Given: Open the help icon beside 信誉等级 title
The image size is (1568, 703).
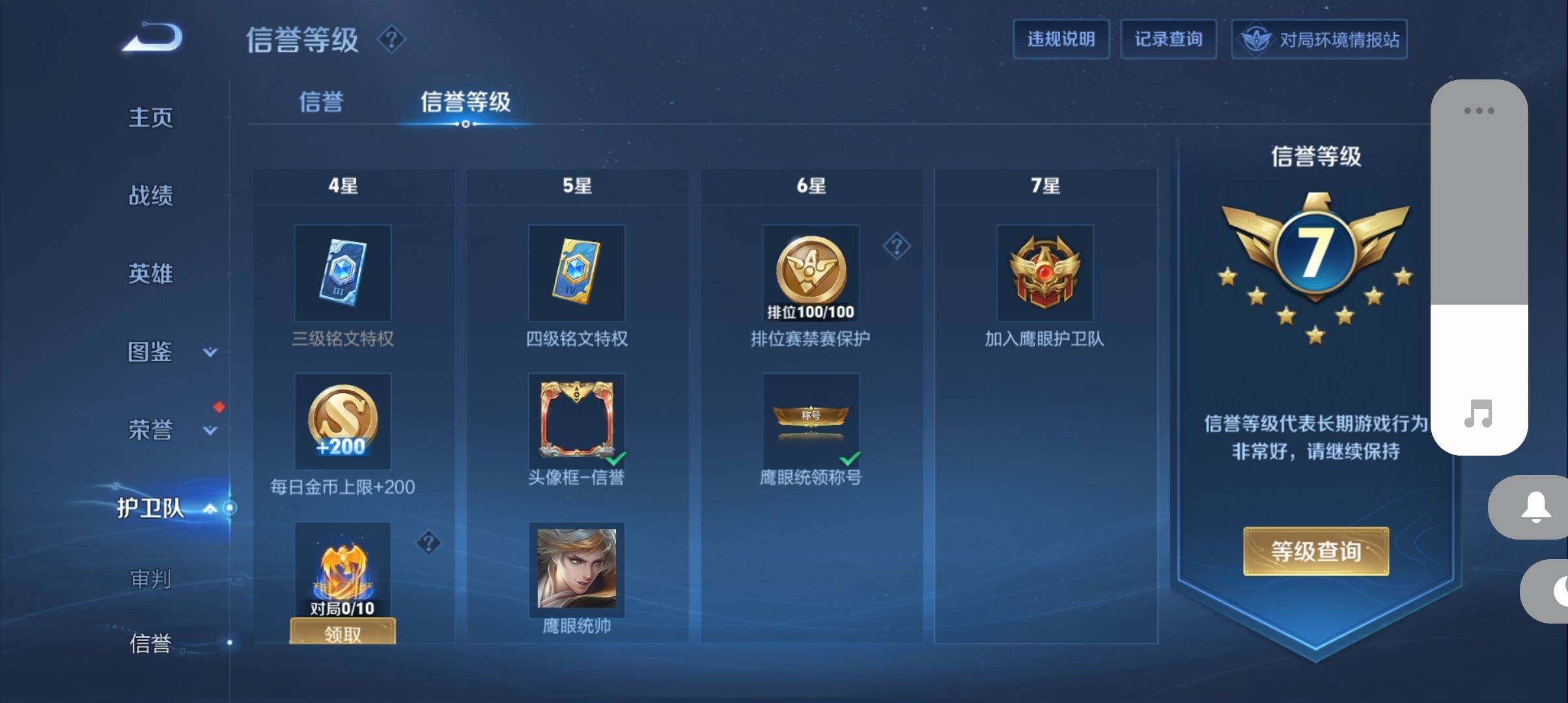Looking at the screenshot, I should [391, 40].
